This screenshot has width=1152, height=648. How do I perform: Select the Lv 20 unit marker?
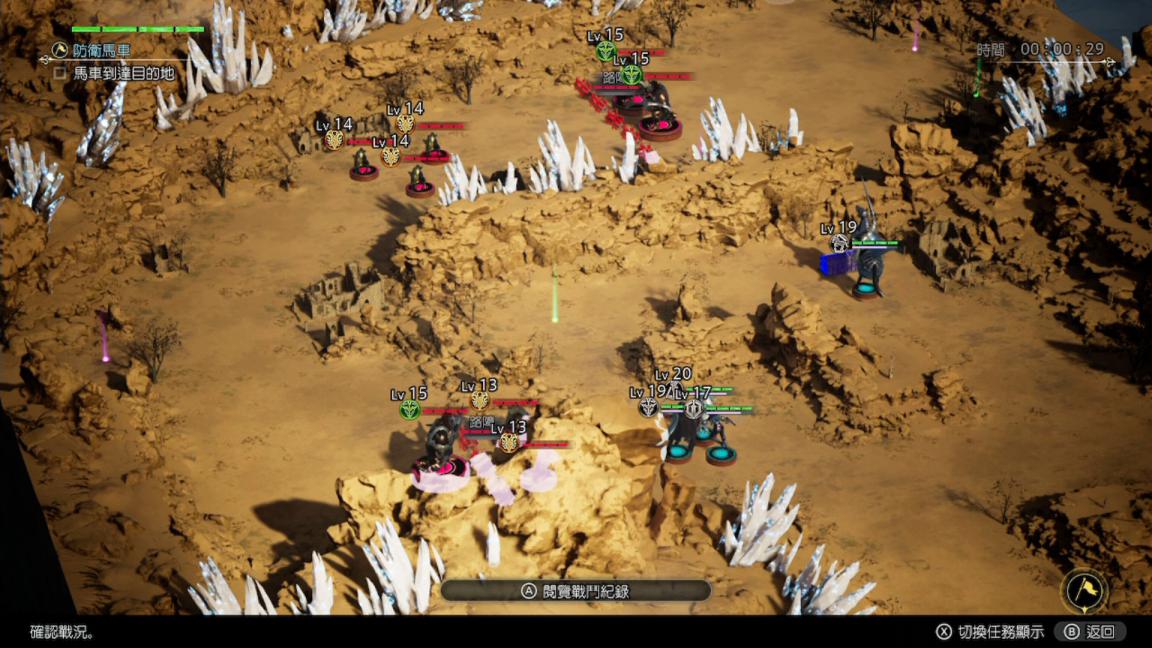point(674,377)
